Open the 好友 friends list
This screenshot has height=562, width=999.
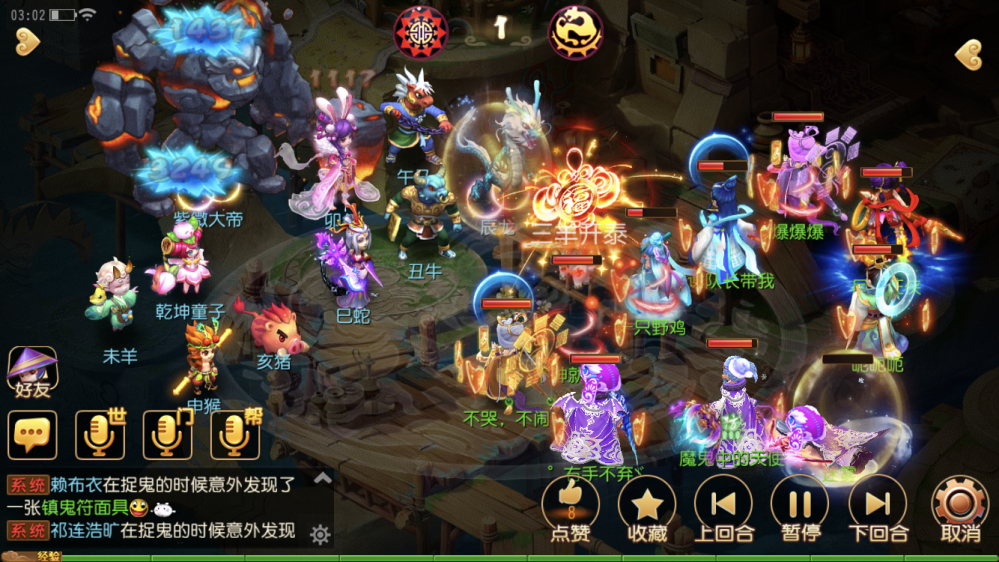point(32,372)
